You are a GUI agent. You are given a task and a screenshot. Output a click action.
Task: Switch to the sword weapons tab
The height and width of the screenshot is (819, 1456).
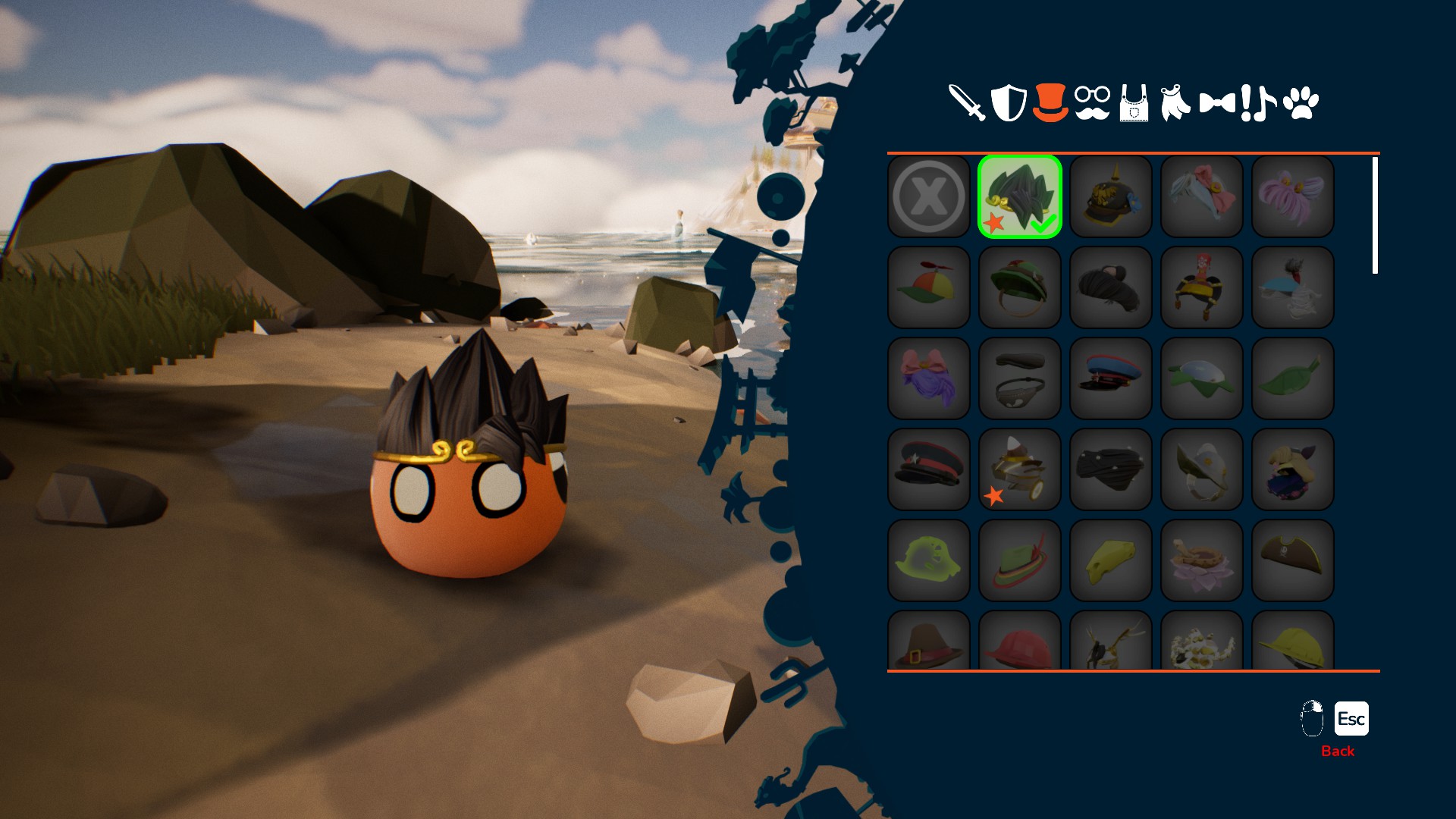pyautogui.click(x=966, y=102)
